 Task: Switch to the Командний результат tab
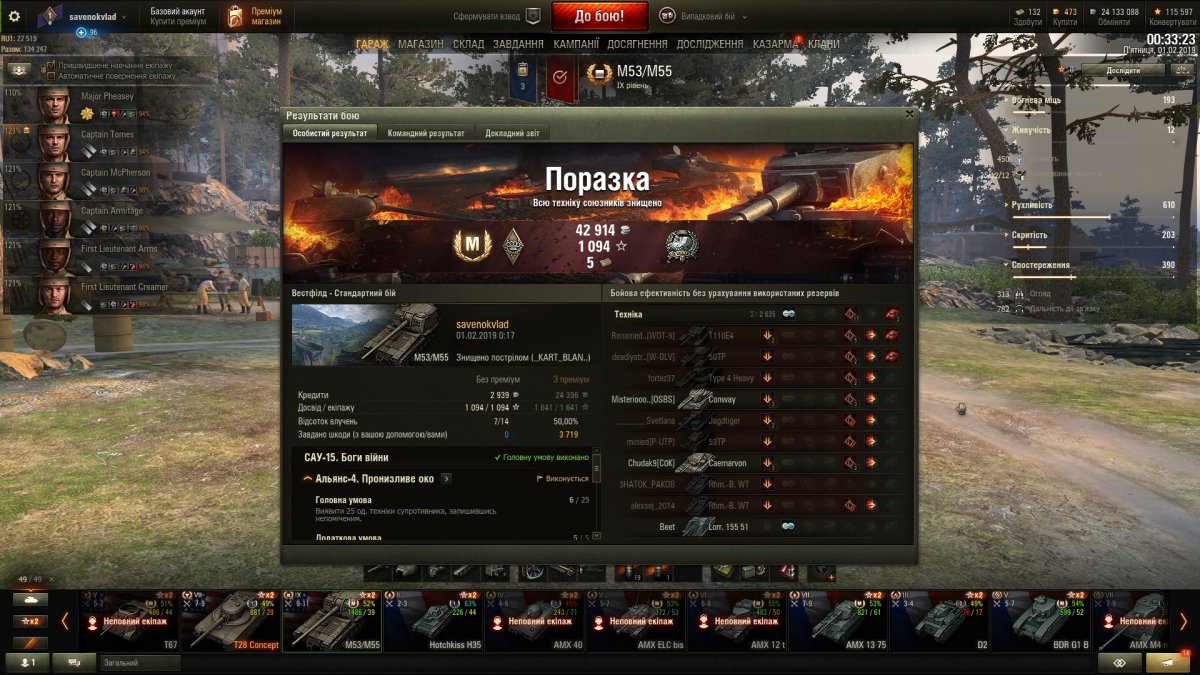pyautogui.click(x=425, y=133)
